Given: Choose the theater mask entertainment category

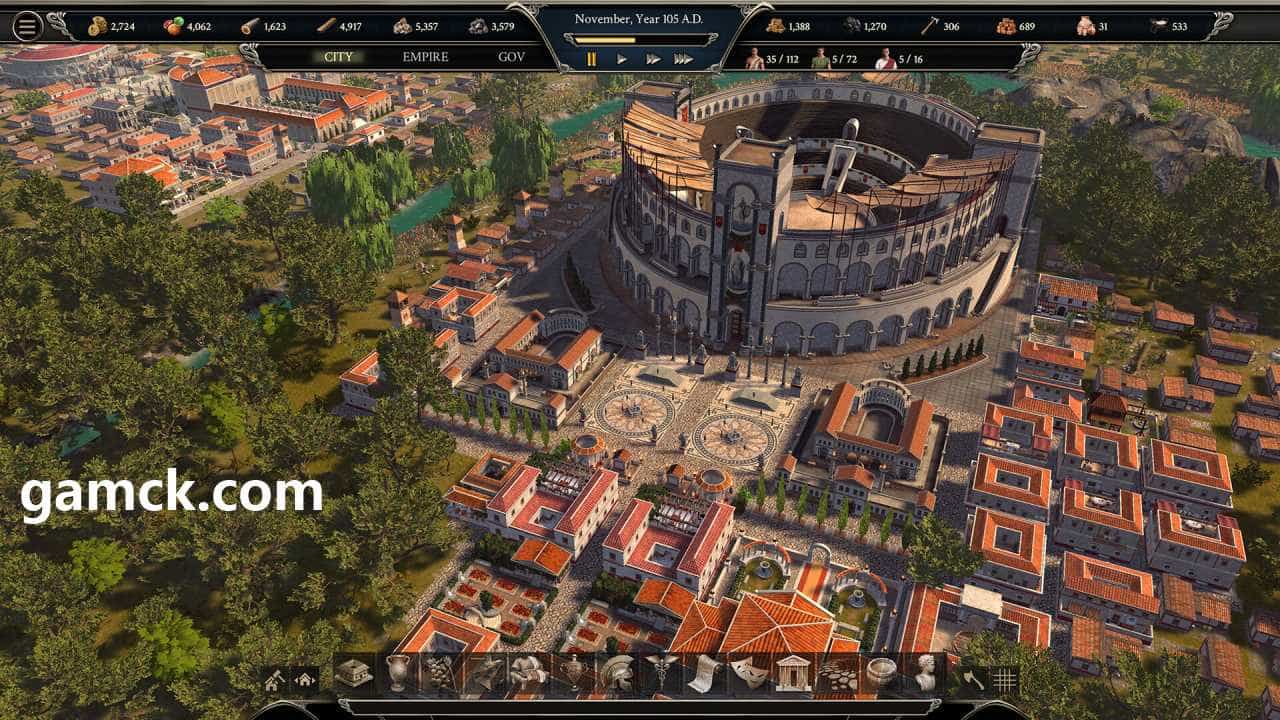Looking at the screenshot, I should coord(747,674).
